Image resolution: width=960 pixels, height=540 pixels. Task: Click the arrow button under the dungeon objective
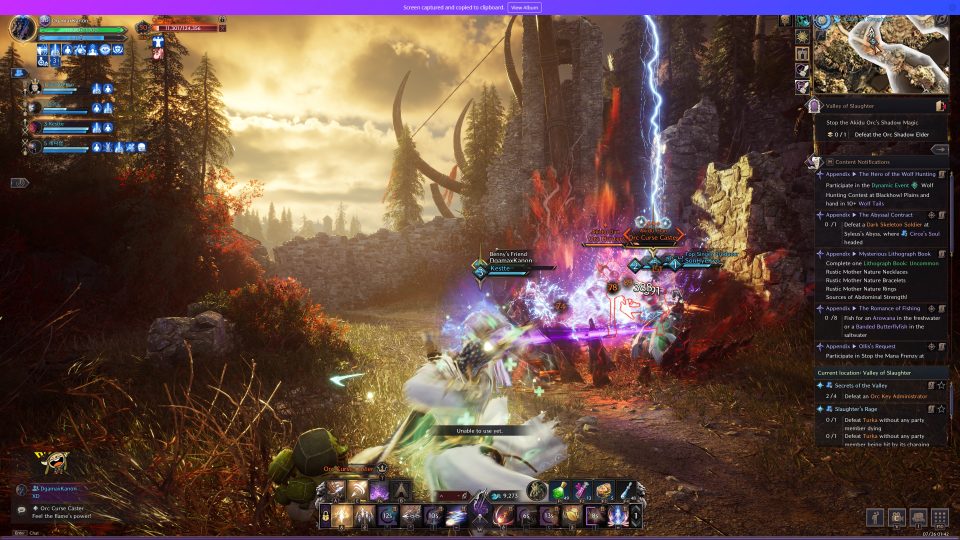click(x=939, y=149)
